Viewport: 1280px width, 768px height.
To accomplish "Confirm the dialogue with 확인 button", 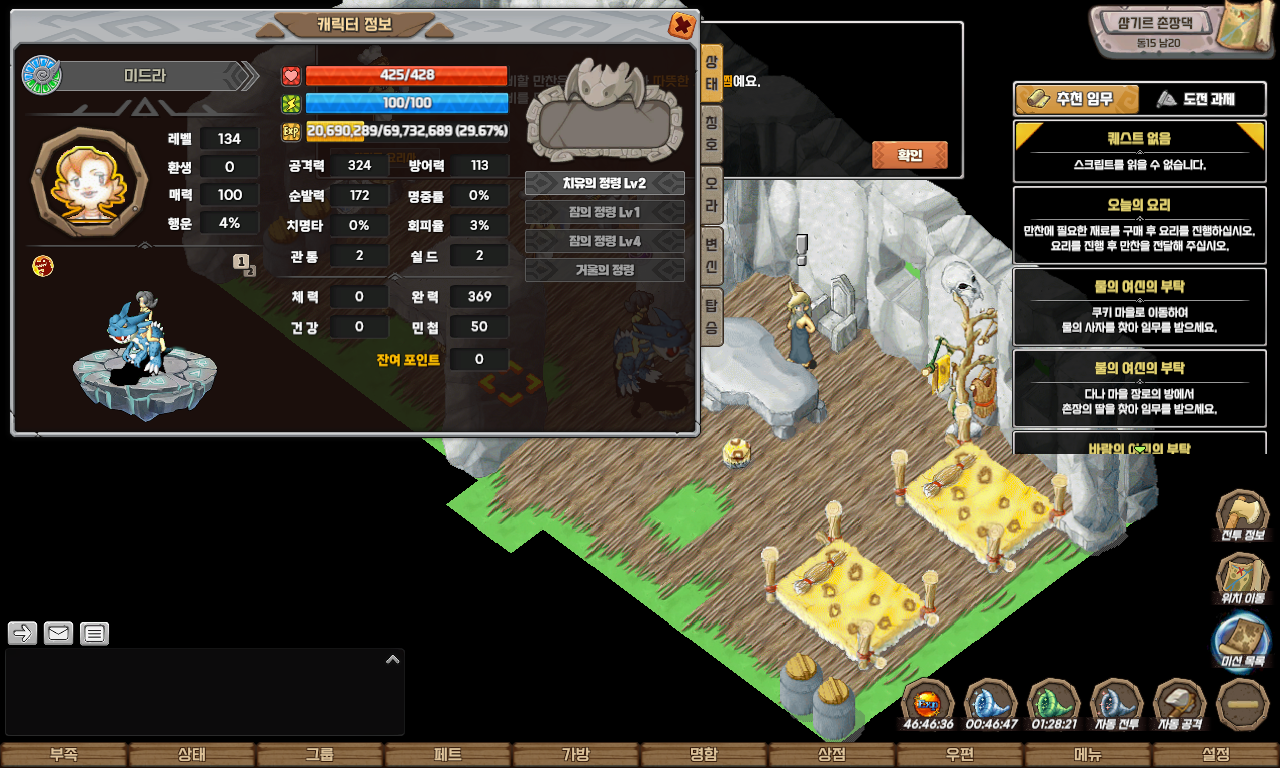I will pos(909,155).
